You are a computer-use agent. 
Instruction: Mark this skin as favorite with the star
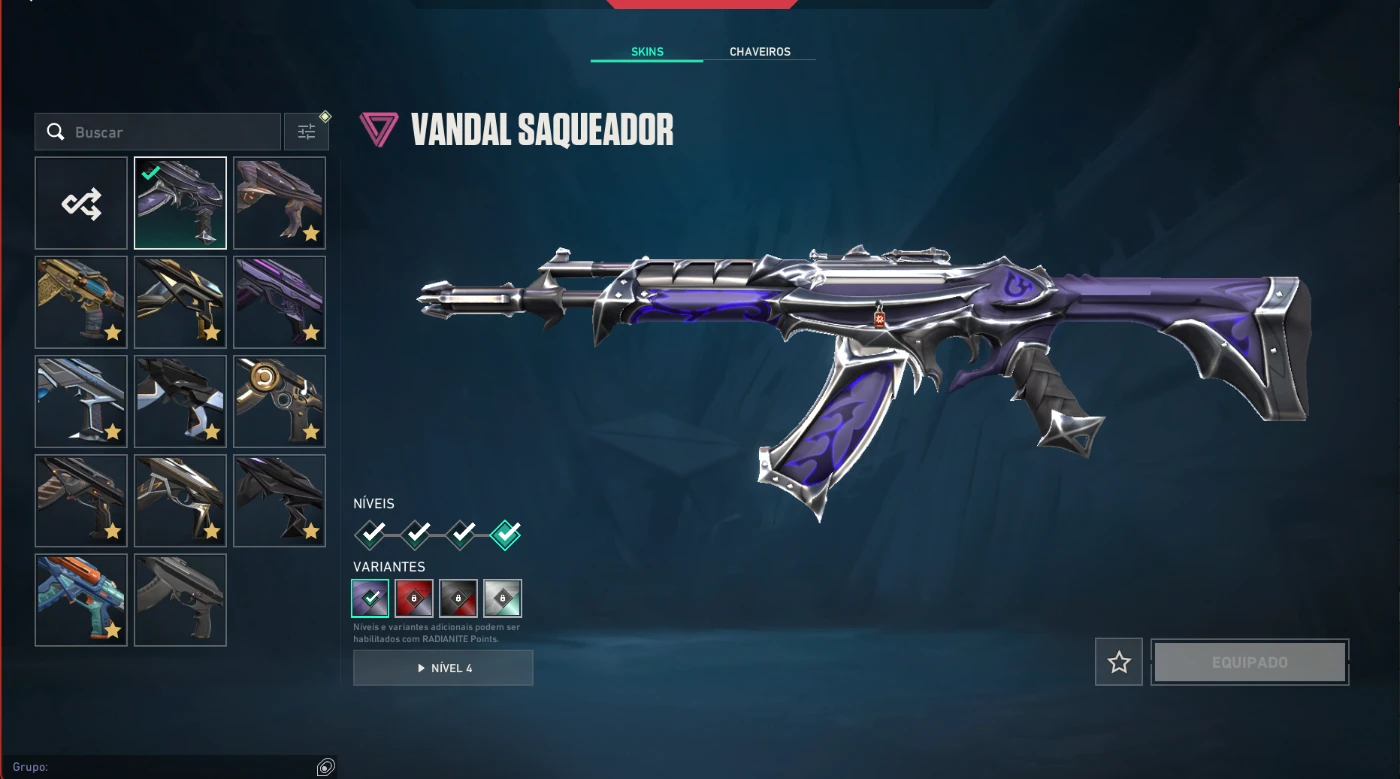coord(1119,662)
